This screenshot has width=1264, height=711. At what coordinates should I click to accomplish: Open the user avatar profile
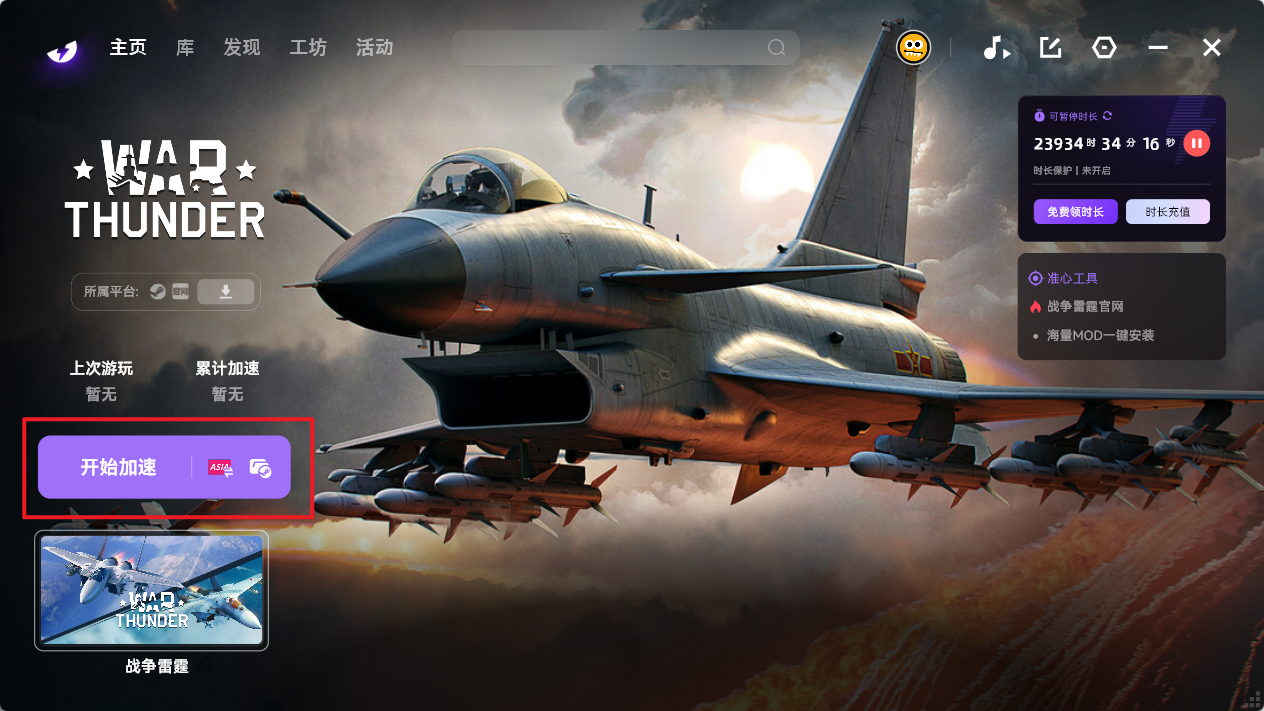pos(913,48)
